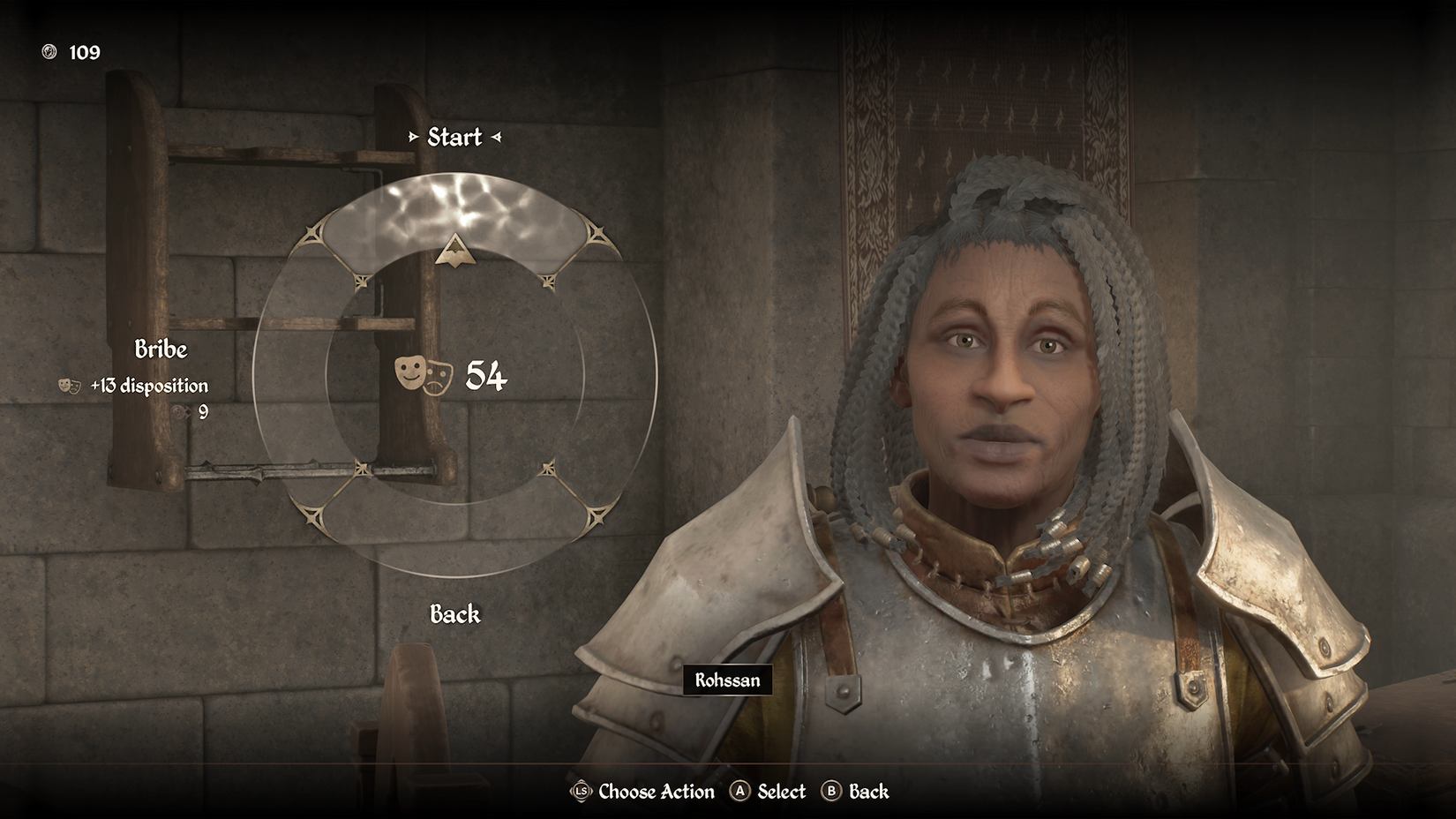Choose the Back option below the wheel
The height and width of the screenshot is (819, 1456).
click(x=454, y=613)
